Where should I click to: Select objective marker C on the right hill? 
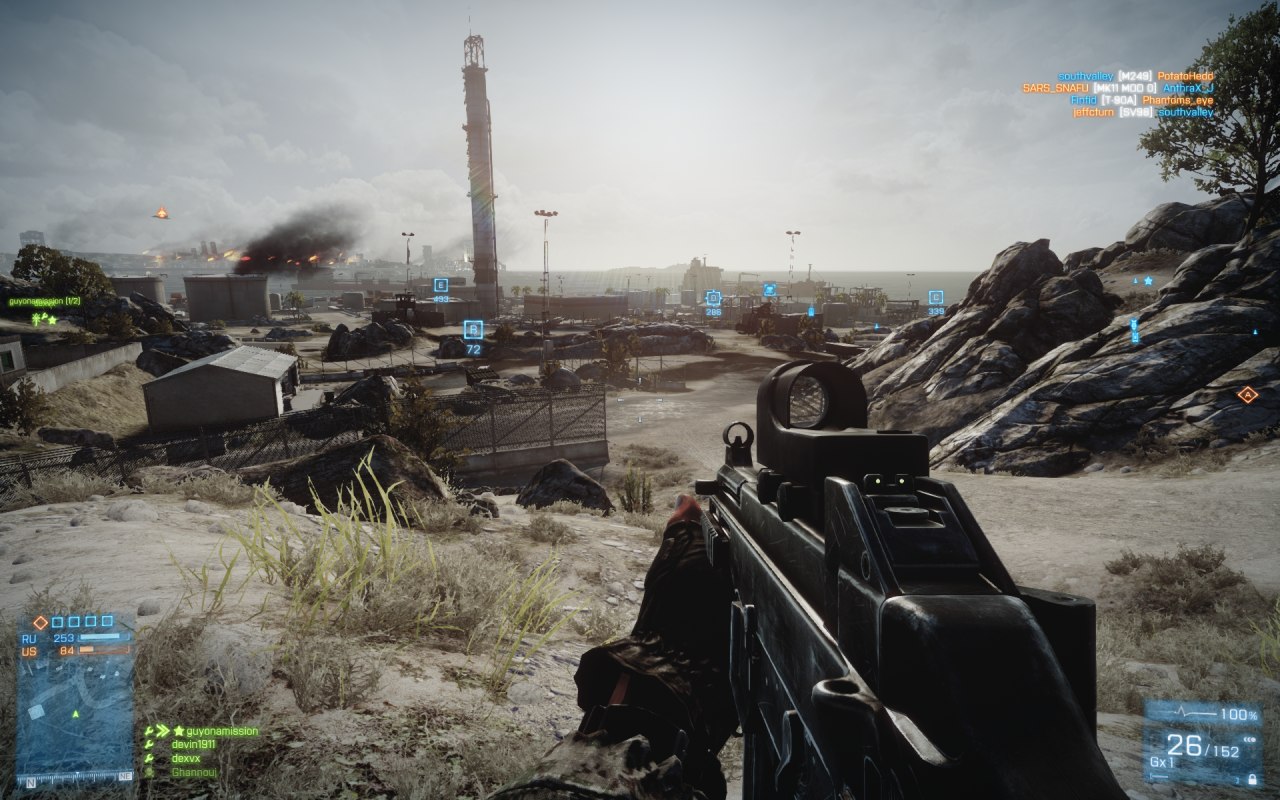tap(934, 296)
